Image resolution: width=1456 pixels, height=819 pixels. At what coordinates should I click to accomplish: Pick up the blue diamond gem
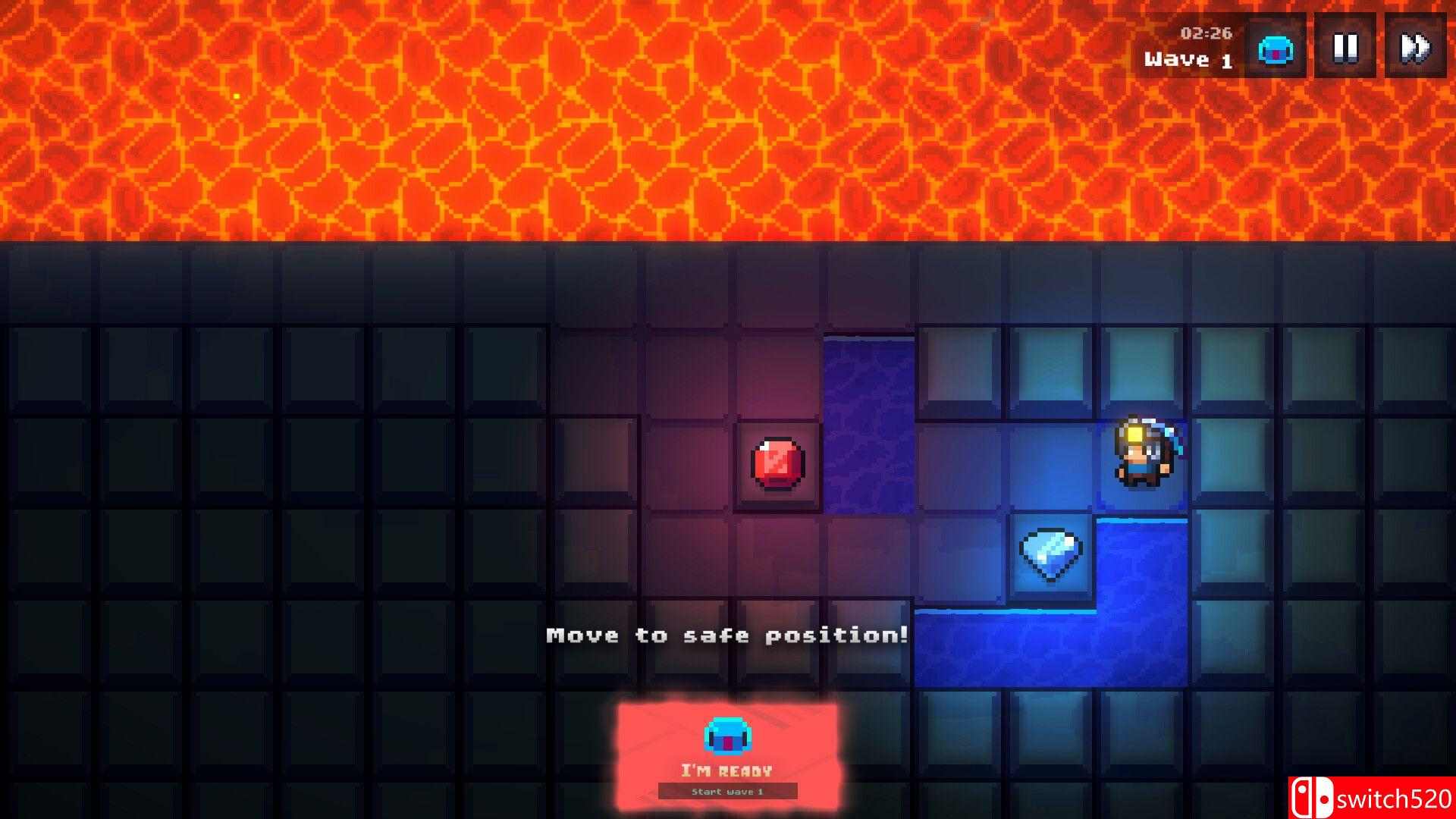[x=1052, y=554]
